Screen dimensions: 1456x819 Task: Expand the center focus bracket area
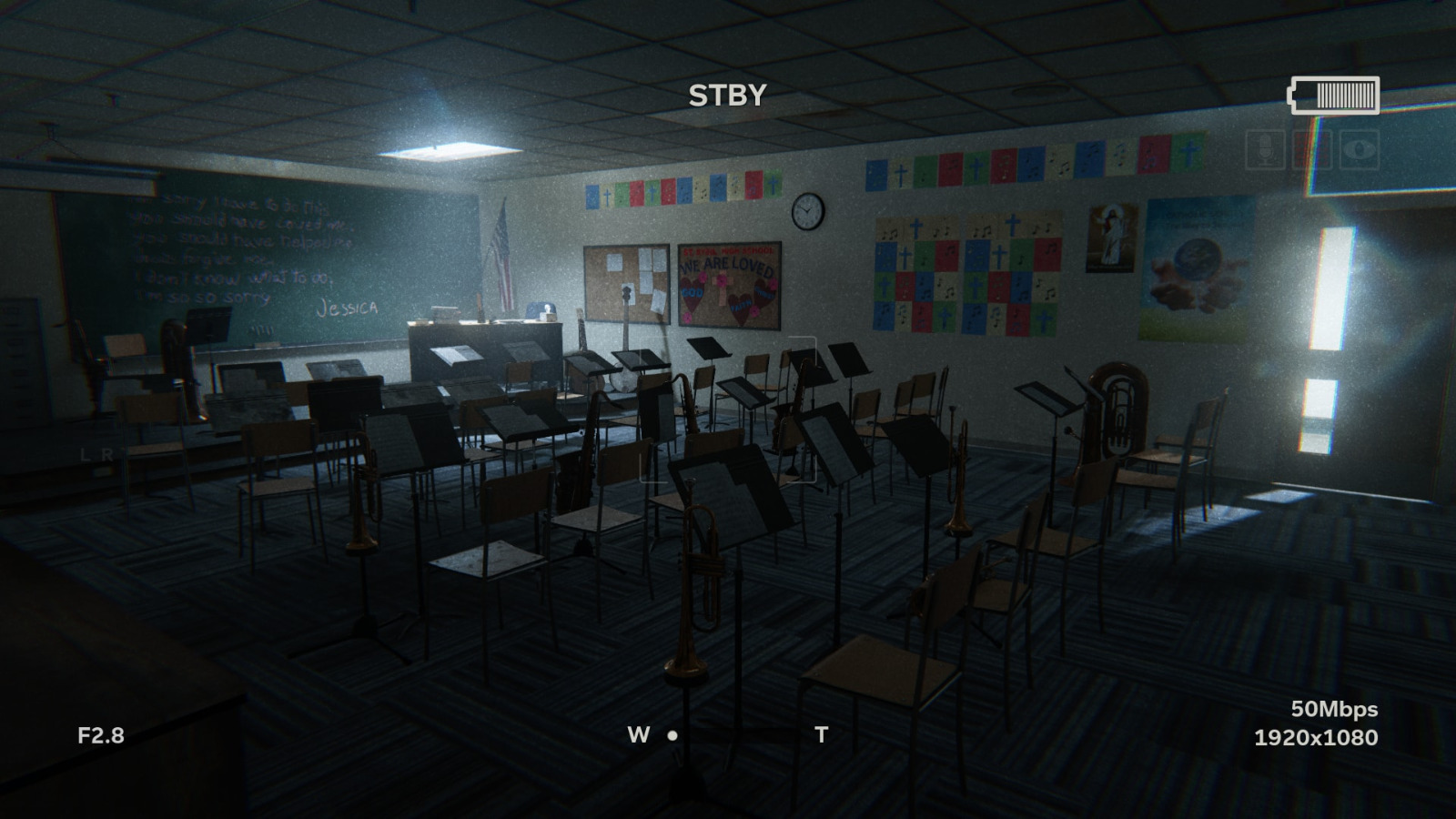coord(728,409)
